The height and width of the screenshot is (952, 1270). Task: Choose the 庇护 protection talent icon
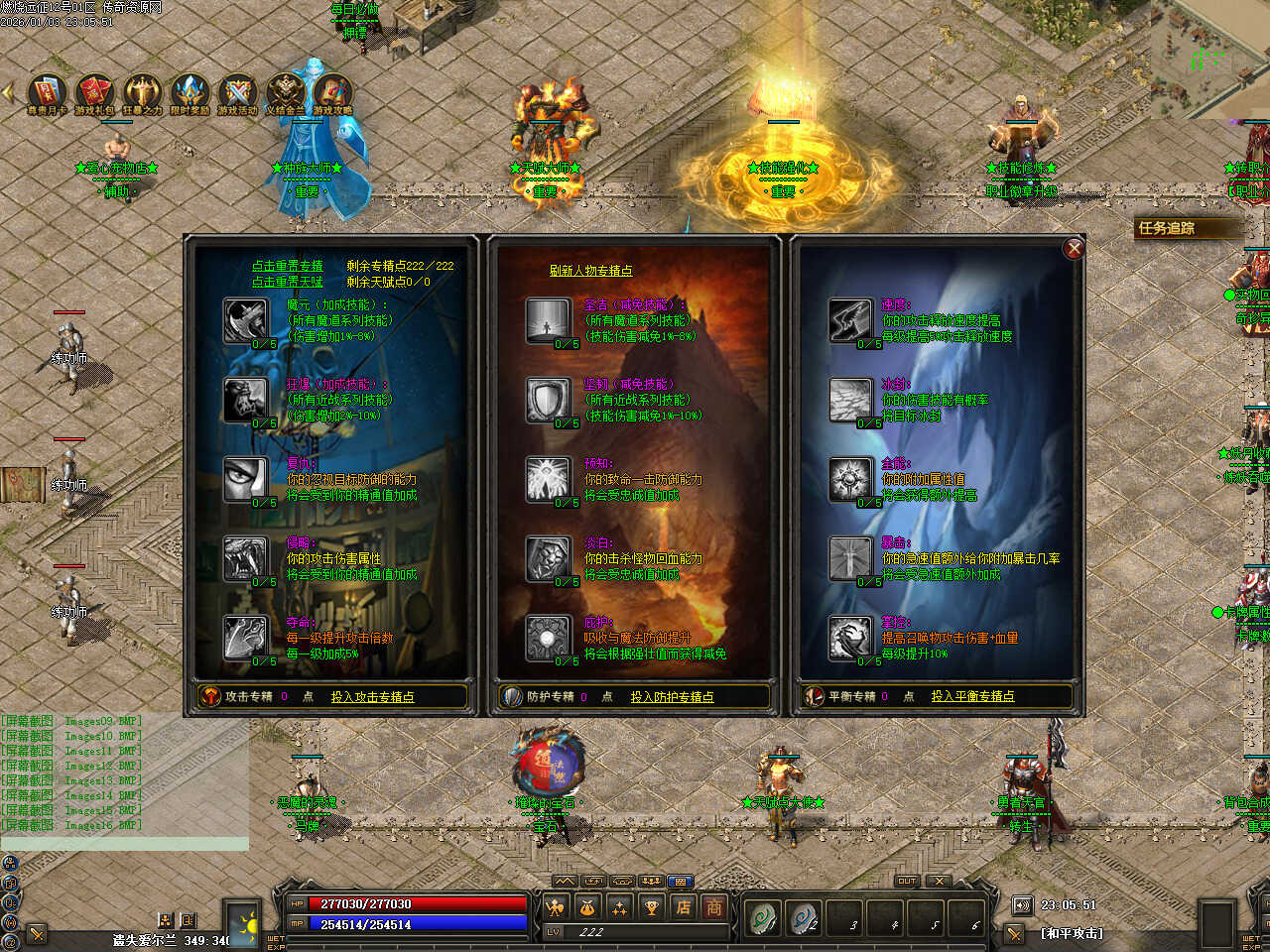pos(548,638)
